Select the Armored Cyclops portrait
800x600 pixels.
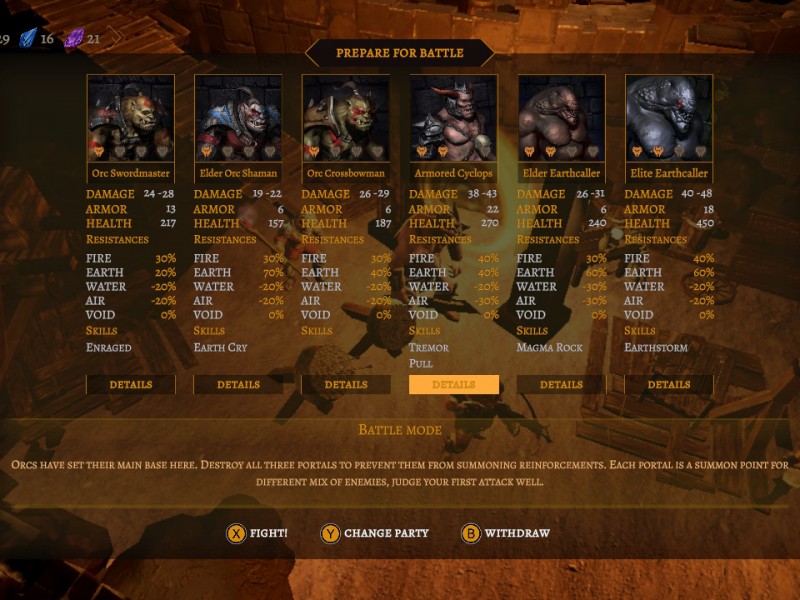coord(454,118)
